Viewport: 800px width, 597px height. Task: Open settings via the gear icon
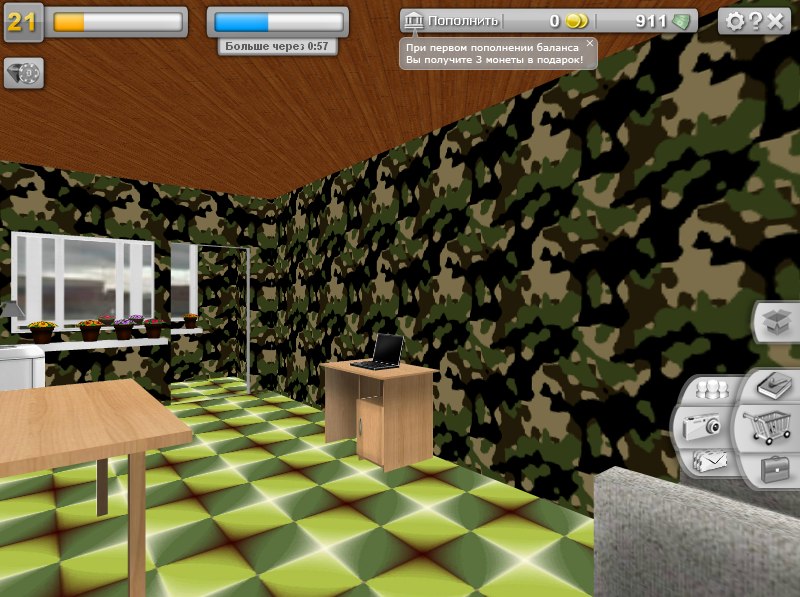pyautogui.click(x=735, y=21)
